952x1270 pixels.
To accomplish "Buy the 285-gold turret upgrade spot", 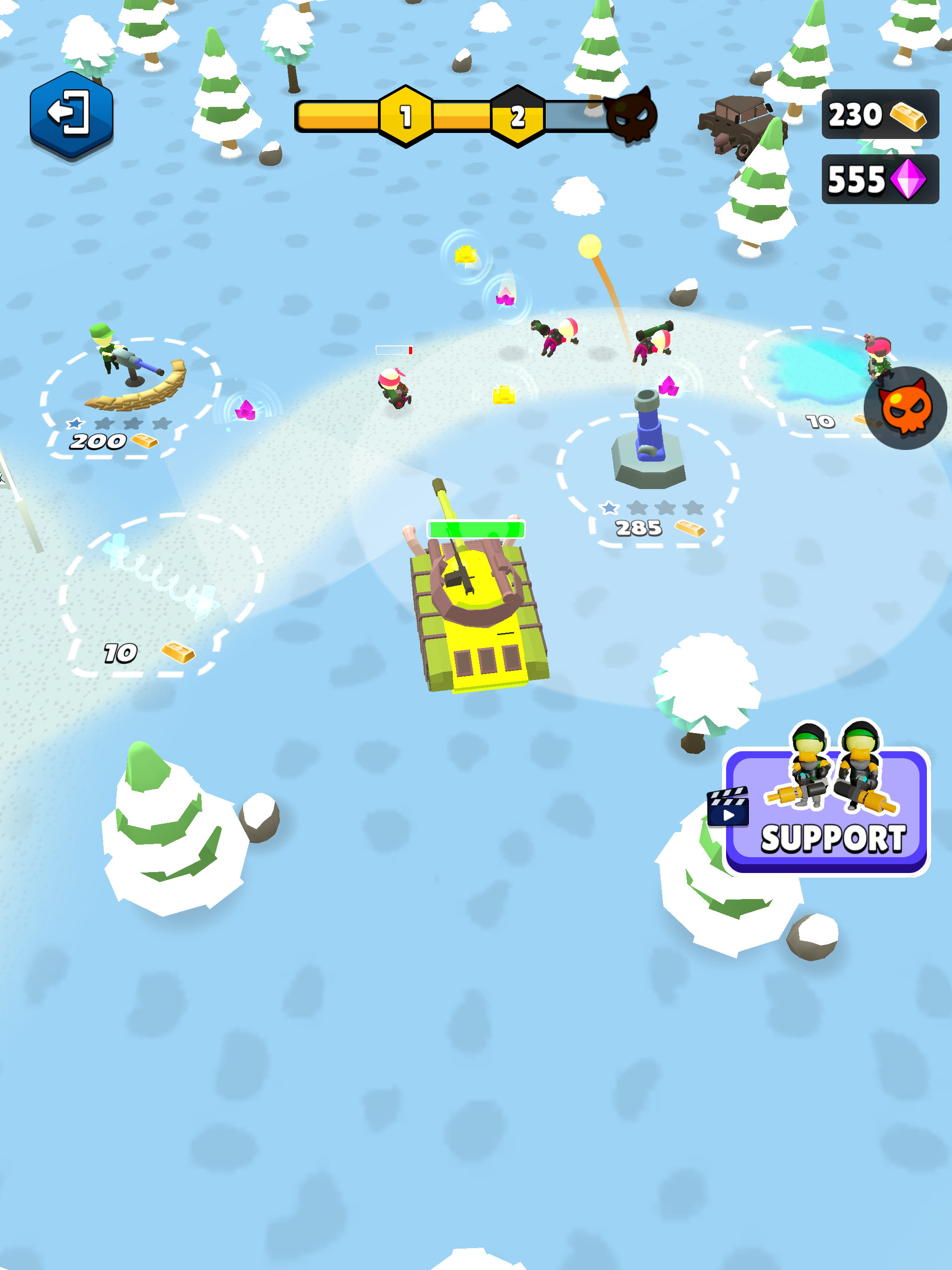I will 640,528.
